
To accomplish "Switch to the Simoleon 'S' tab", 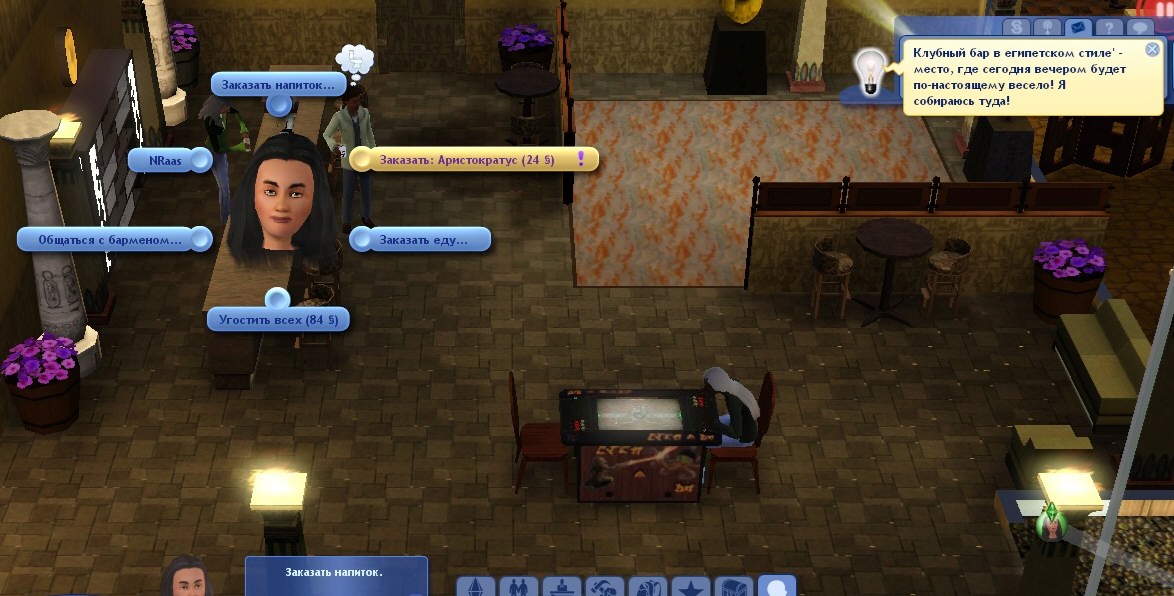I will [x=1014, y=28].
